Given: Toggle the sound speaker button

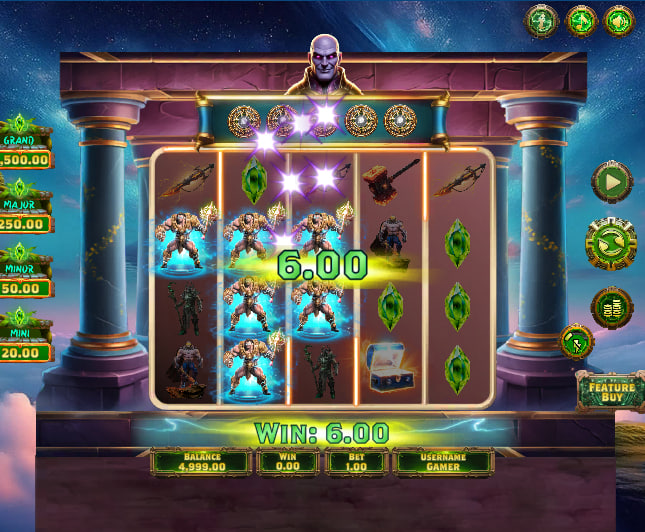Looking at the screenshot, I should click(x=619, y=19).
